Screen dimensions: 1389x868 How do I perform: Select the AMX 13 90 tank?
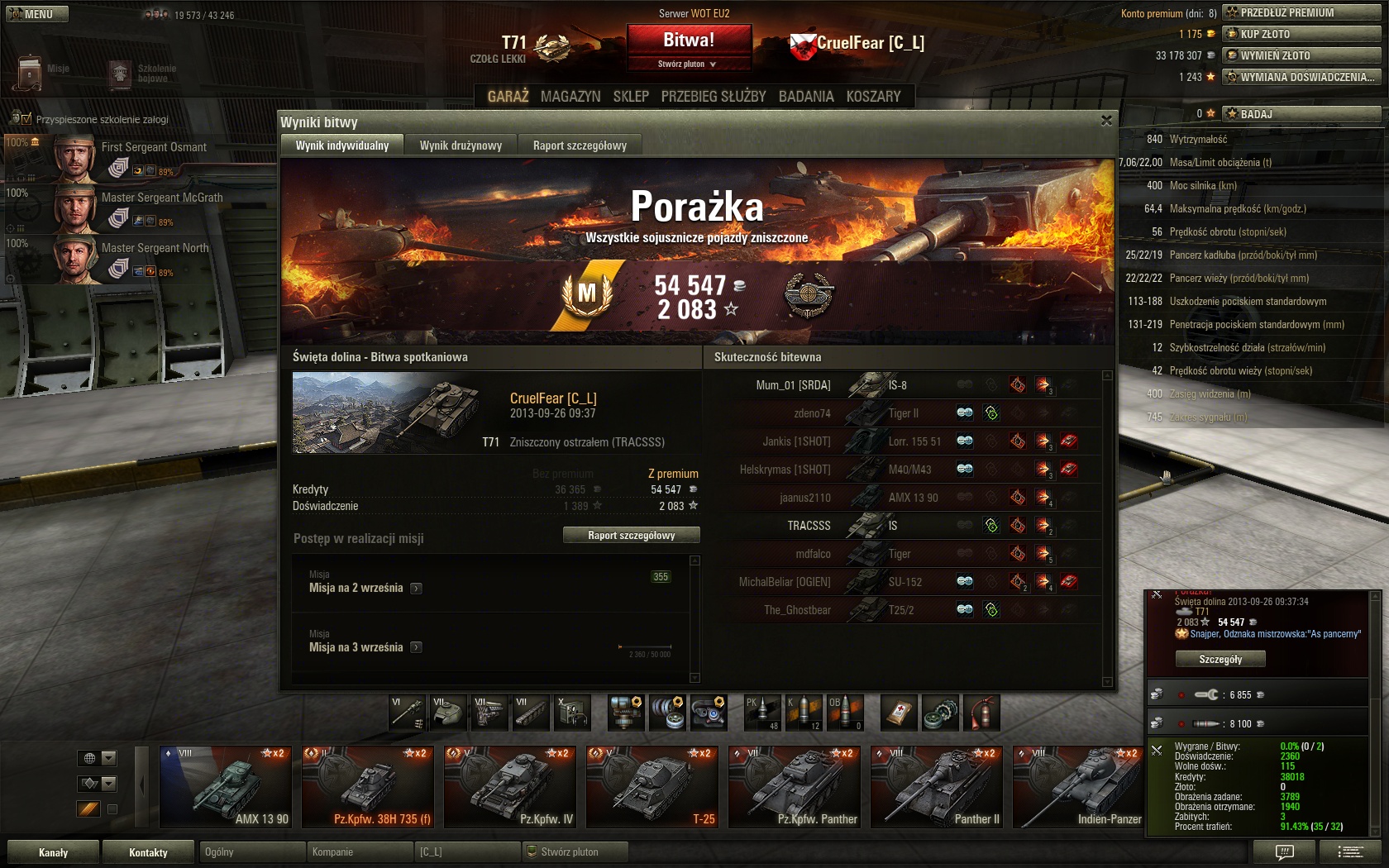[226, 787]
